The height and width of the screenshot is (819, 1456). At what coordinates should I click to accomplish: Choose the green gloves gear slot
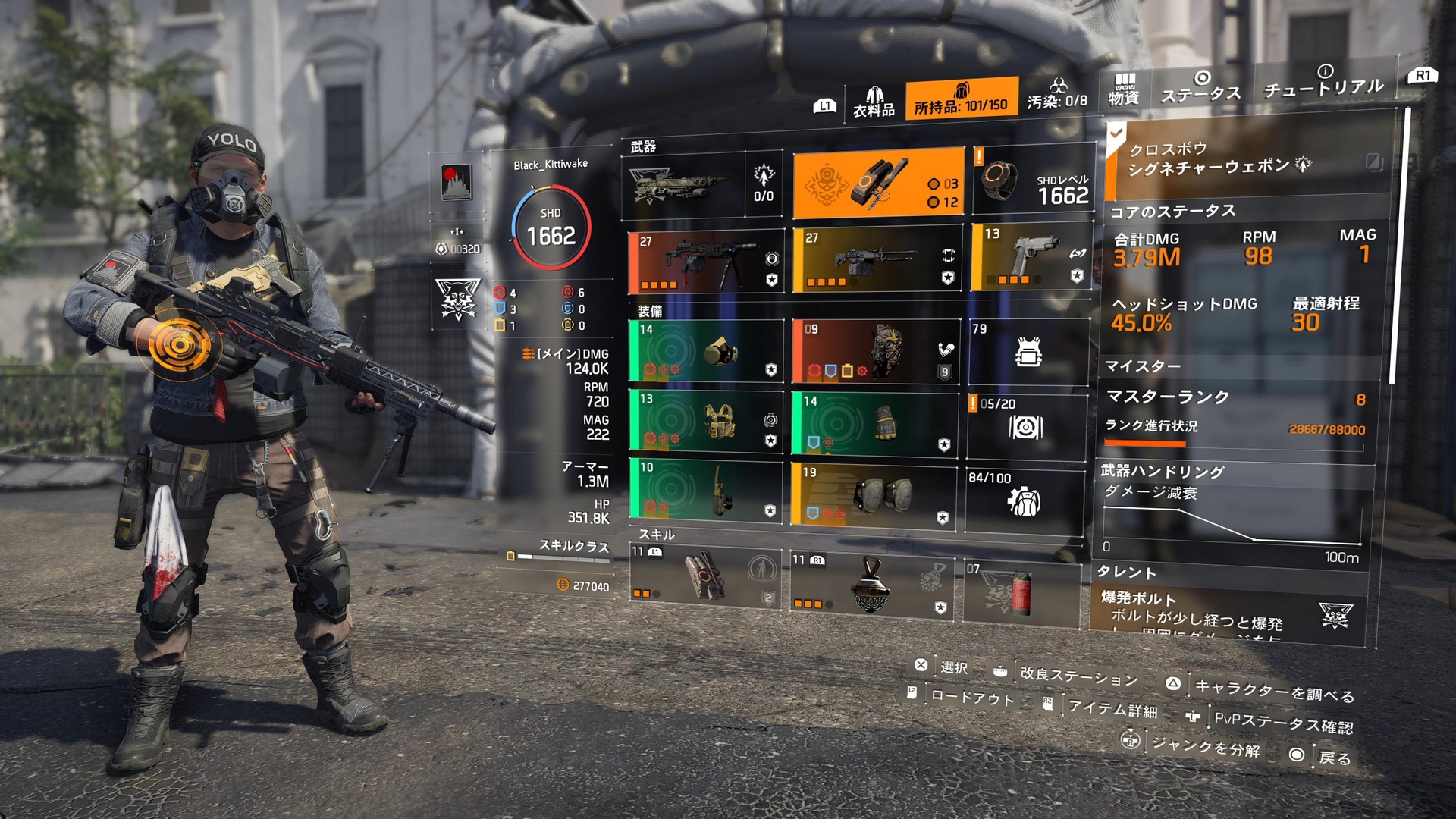875,422
